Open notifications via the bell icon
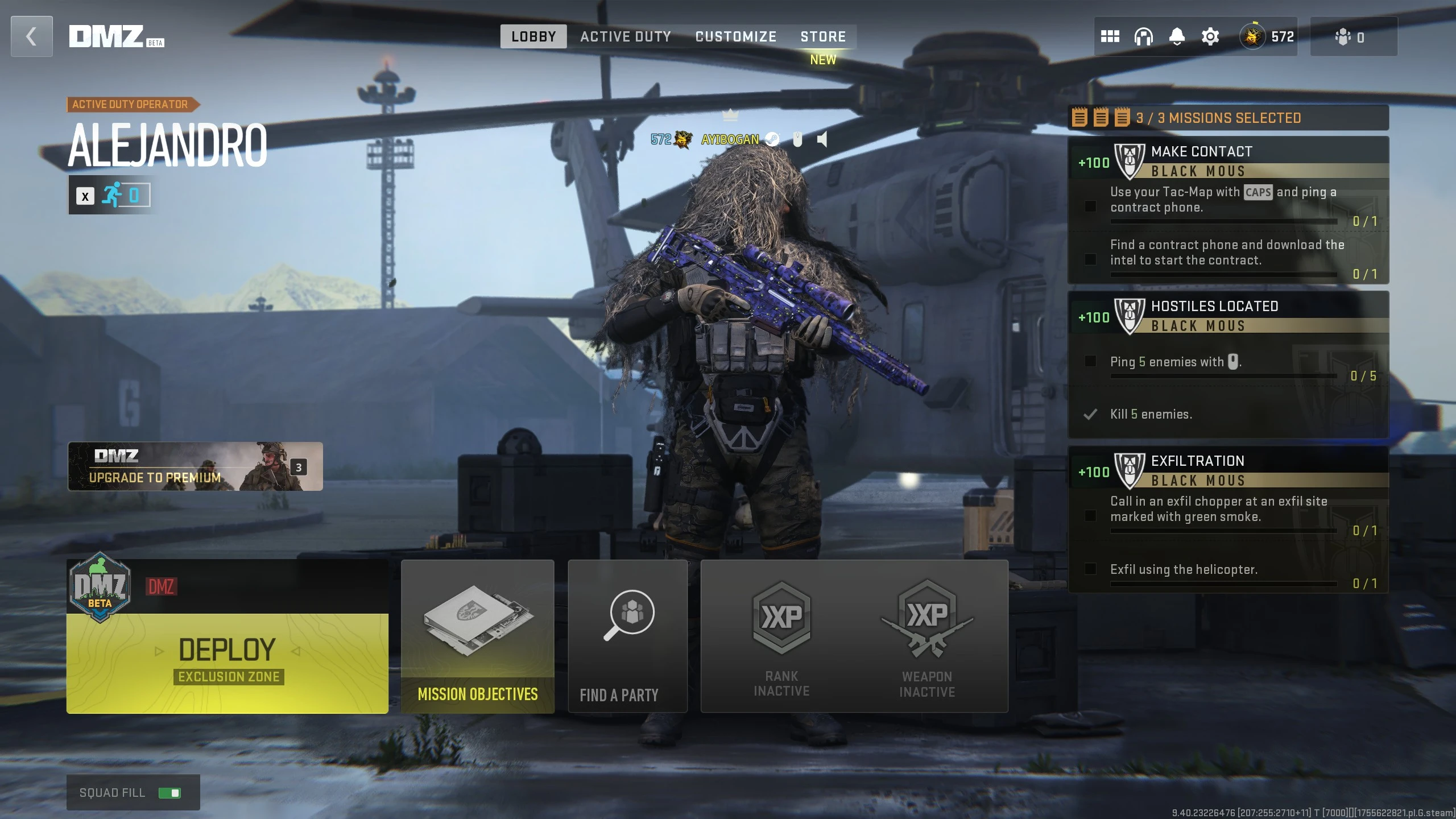 pos(1176,36)
